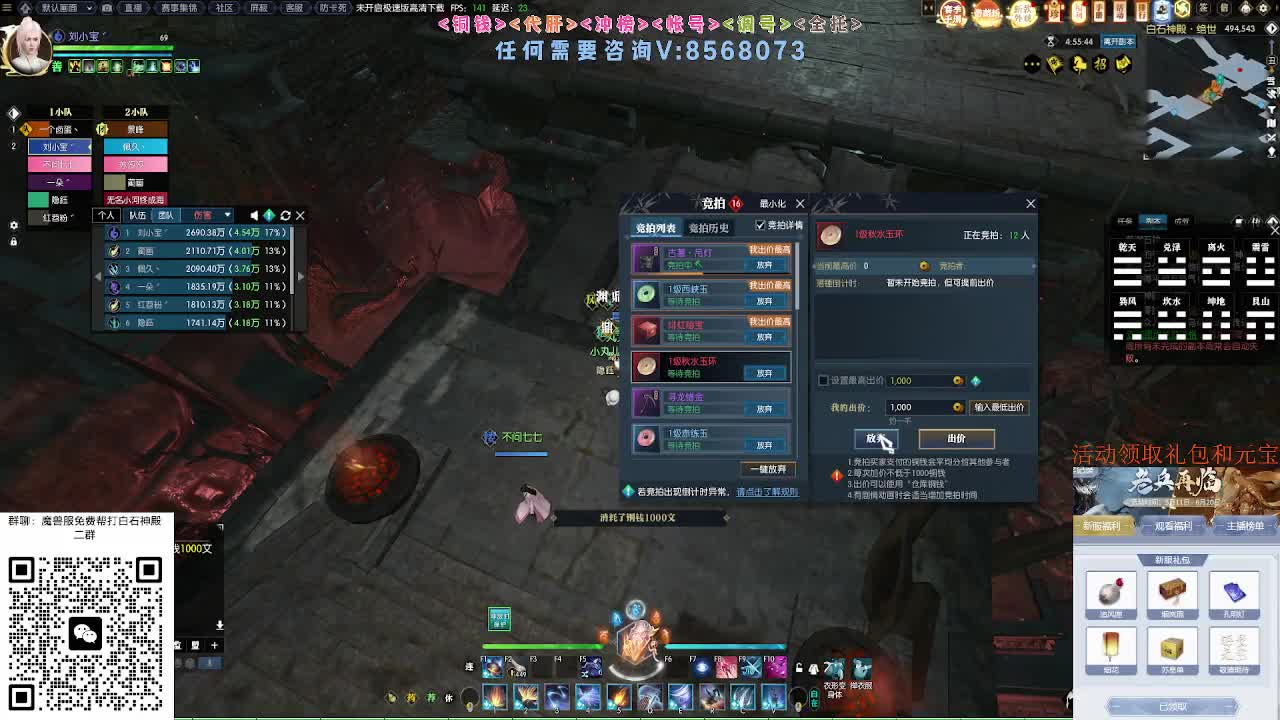1280x720 pixels.
Task: Click the refresh icon on the damage meter
Action: pos(286,215)
